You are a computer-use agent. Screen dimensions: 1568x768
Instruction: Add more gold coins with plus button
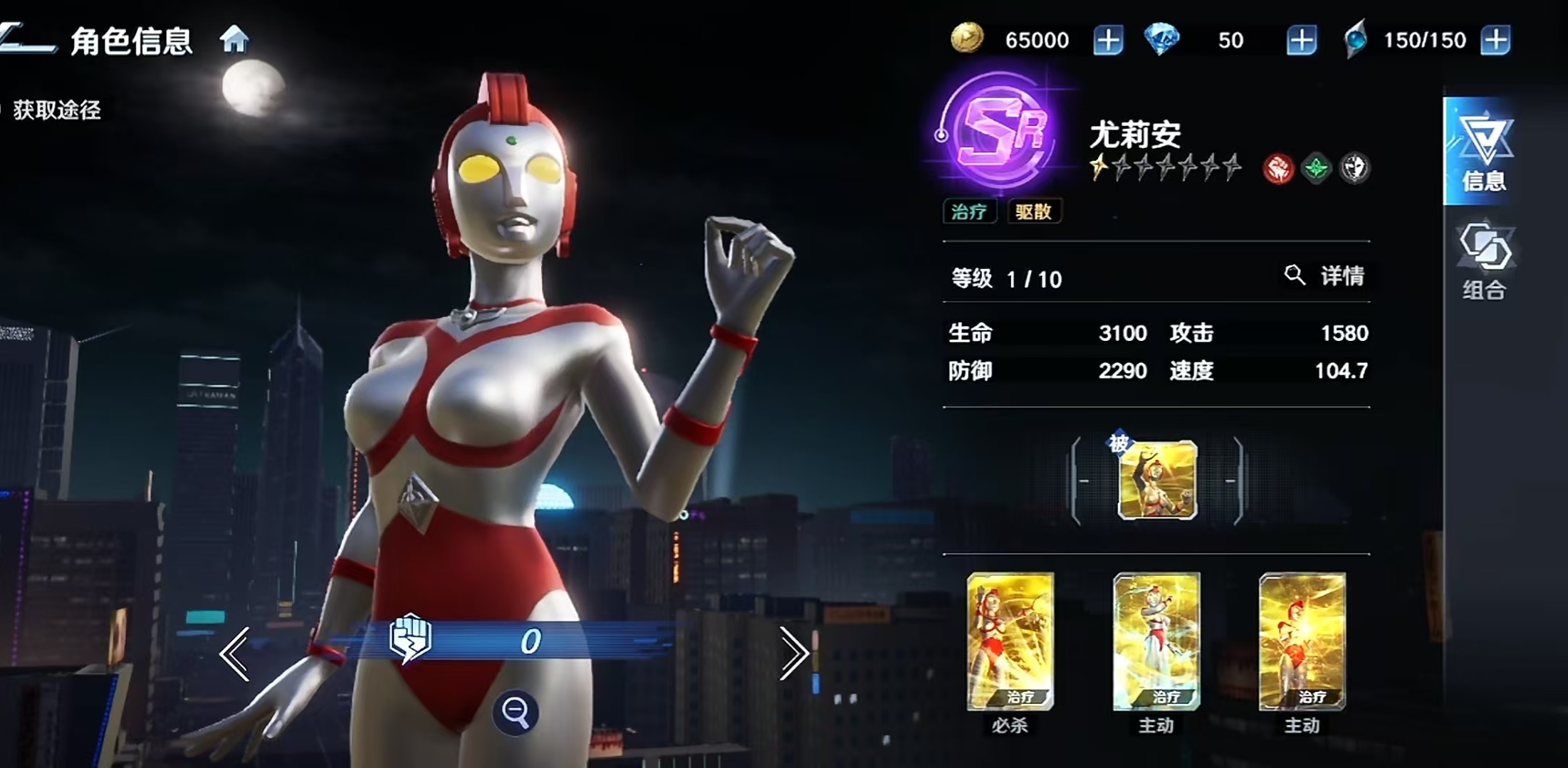(x=1108, y=40)
